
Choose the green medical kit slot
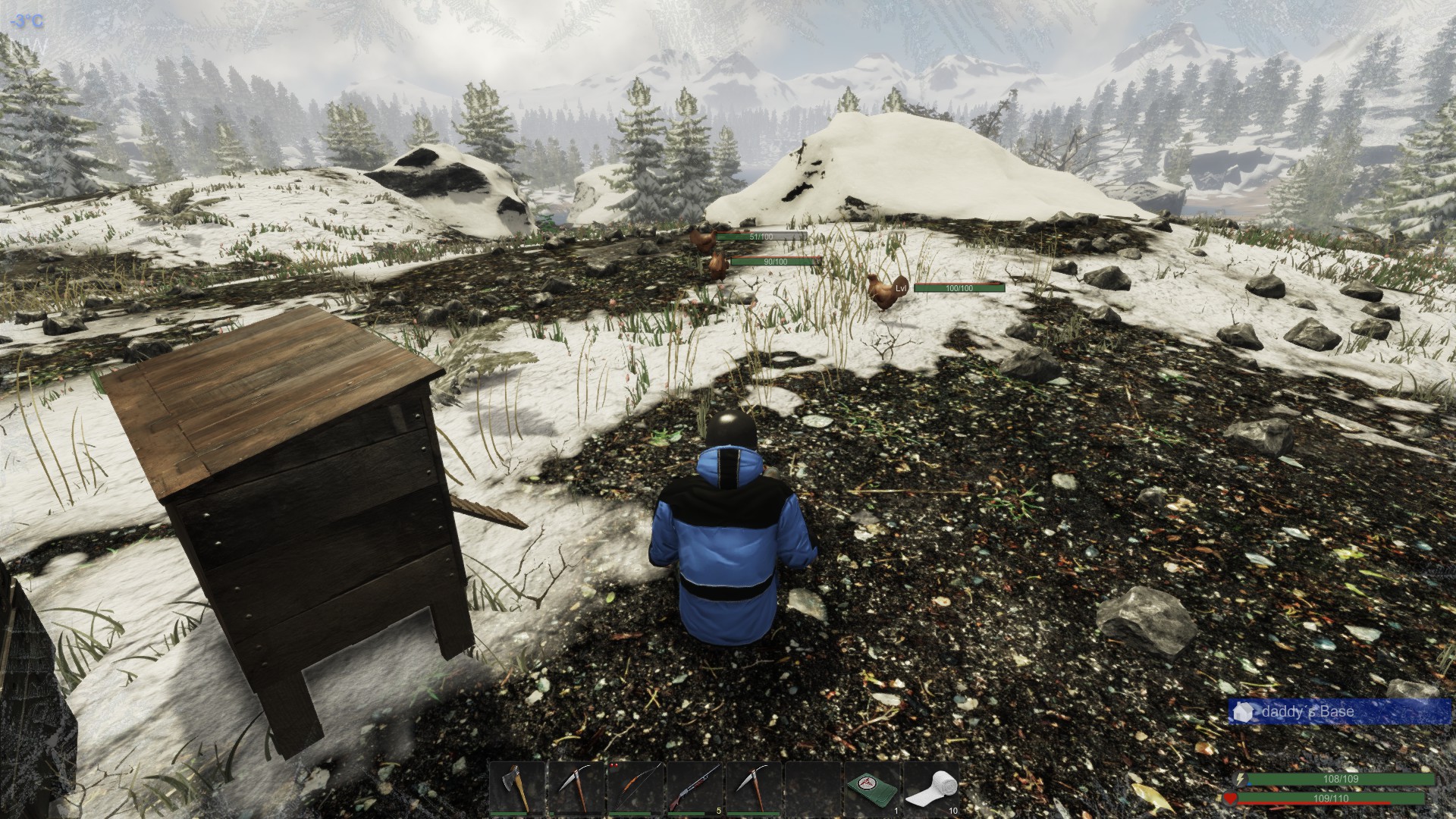(872, 788)
